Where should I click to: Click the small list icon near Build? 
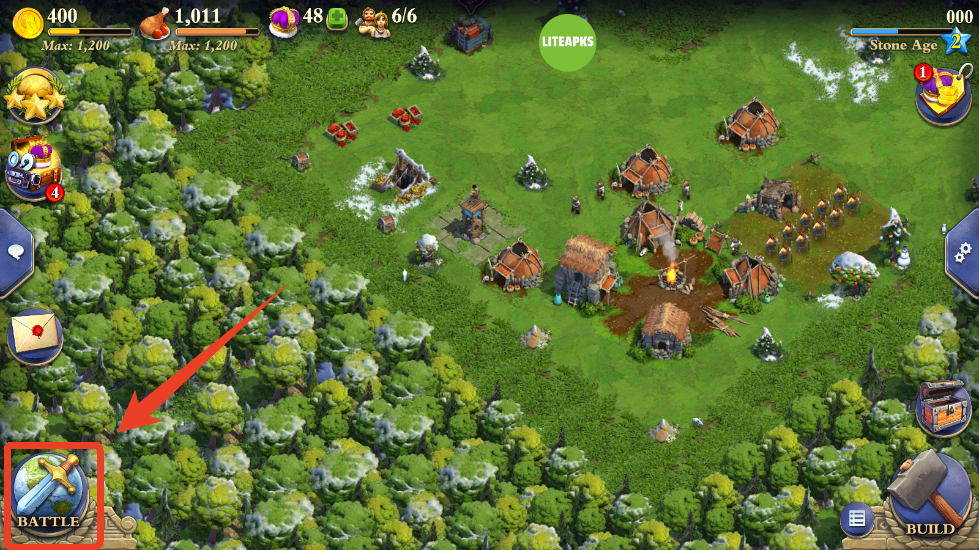(x=856, y=518)
